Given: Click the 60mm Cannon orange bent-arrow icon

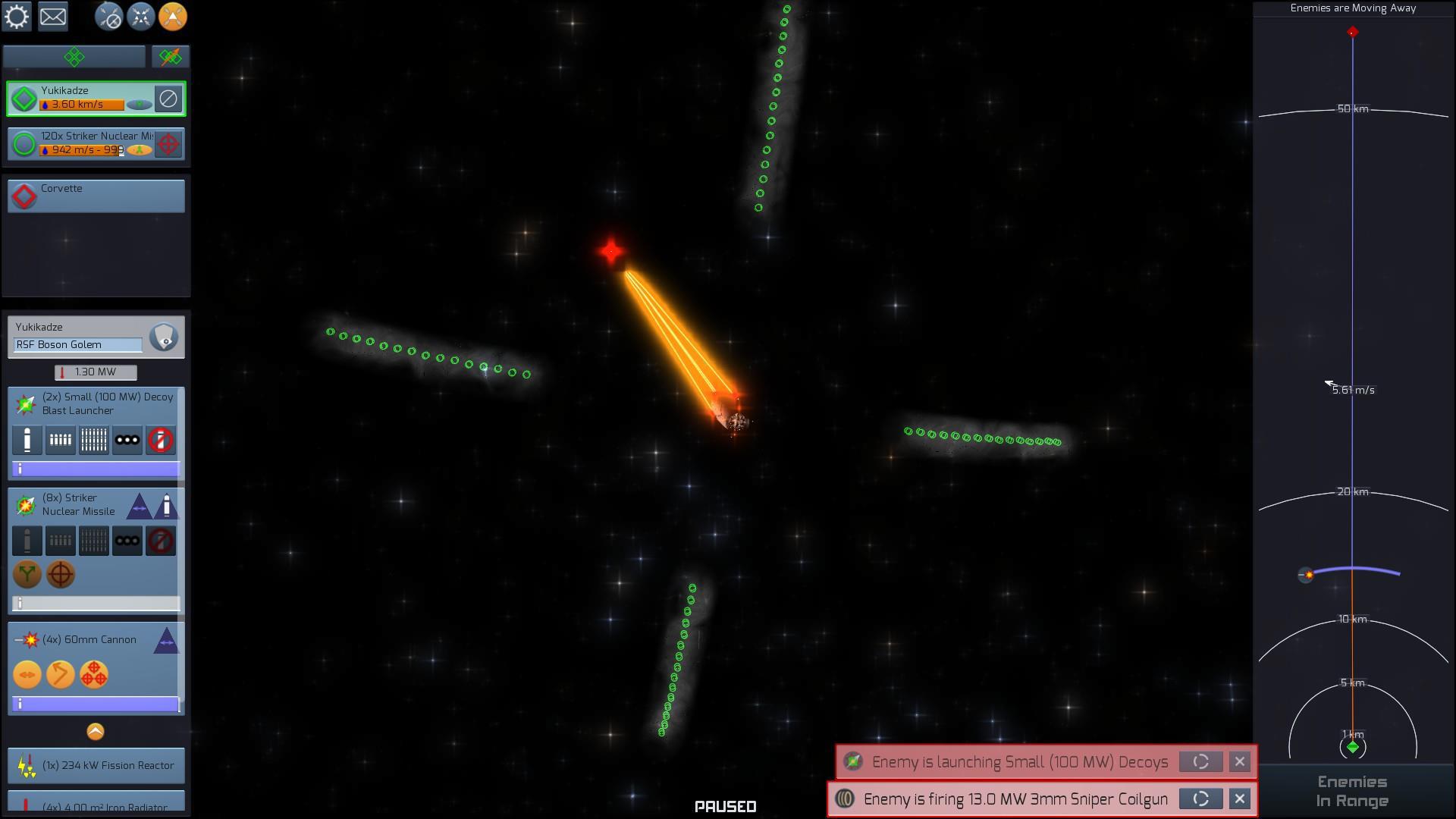Looking at the screenshot, I should point(61,674).
